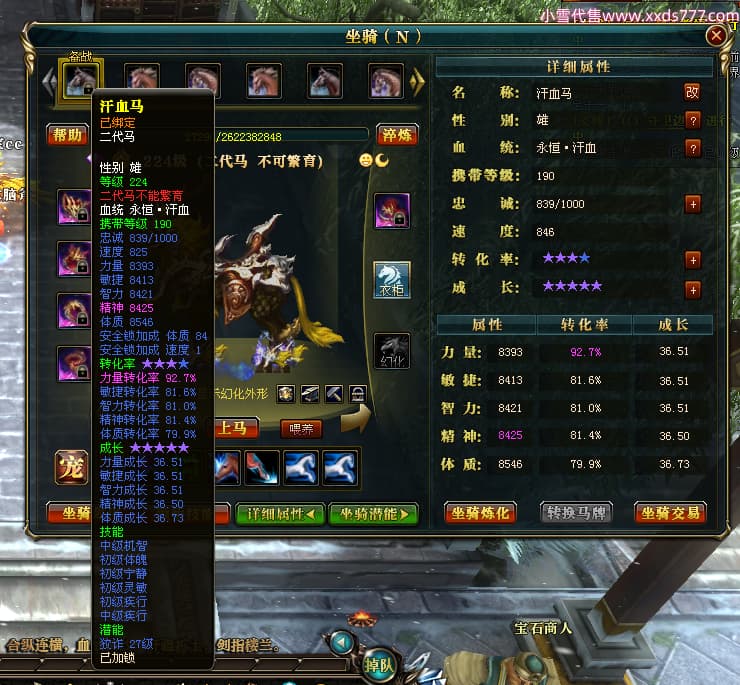Click the plus button beside 转化率

coord(692,260)
